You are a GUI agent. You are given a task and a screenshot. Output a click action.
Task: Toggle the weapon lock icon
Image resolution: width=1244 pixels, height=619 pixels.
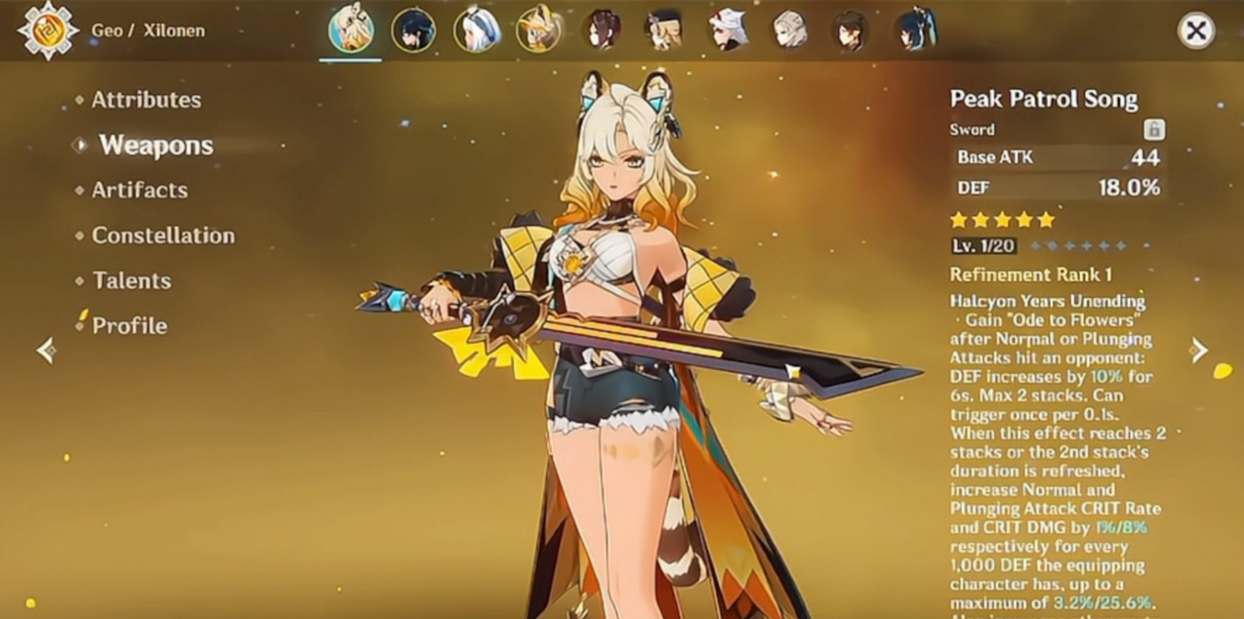click(x=1154, y=129)
